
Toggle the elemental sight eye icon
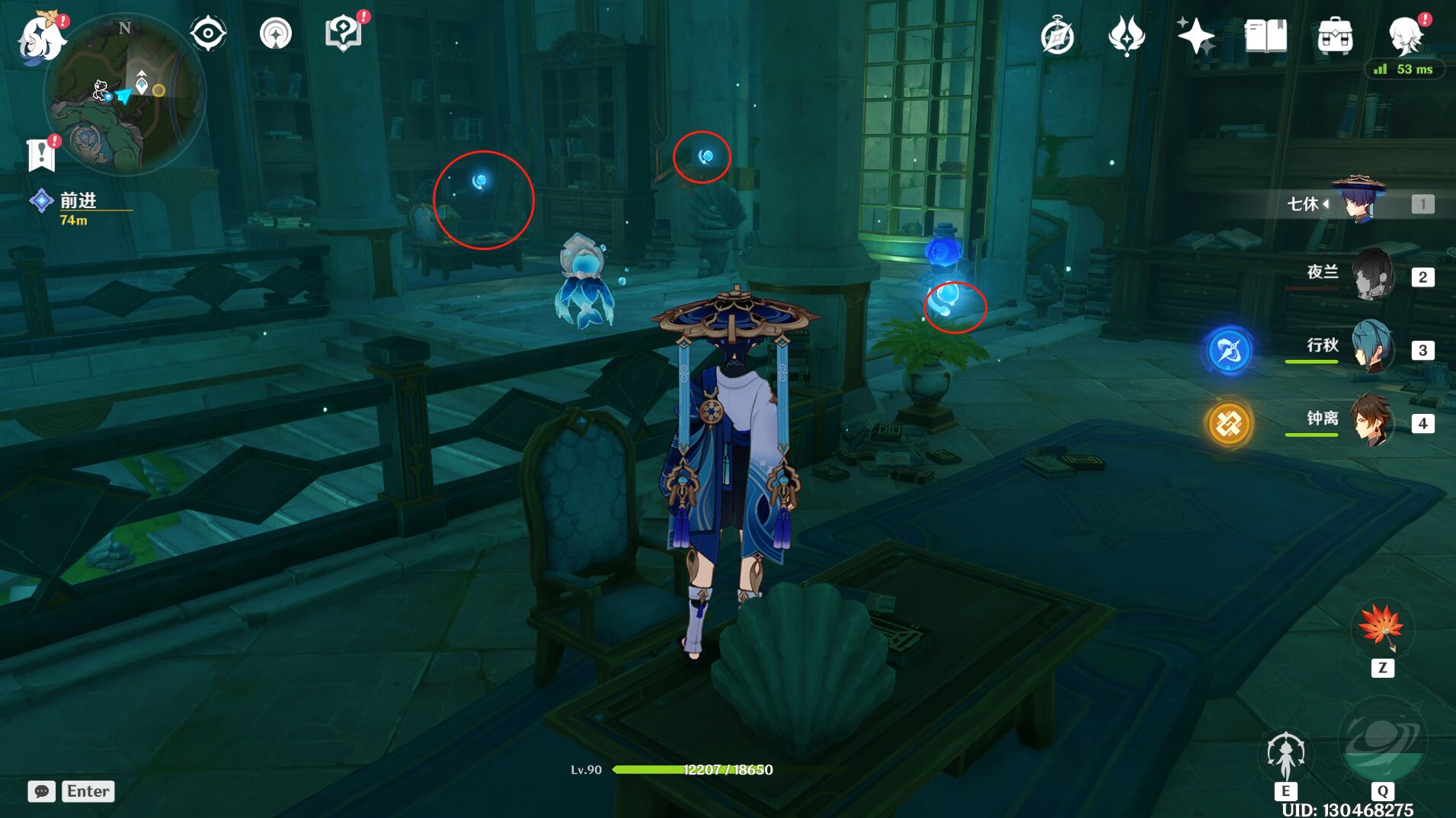tap(208, 34)
